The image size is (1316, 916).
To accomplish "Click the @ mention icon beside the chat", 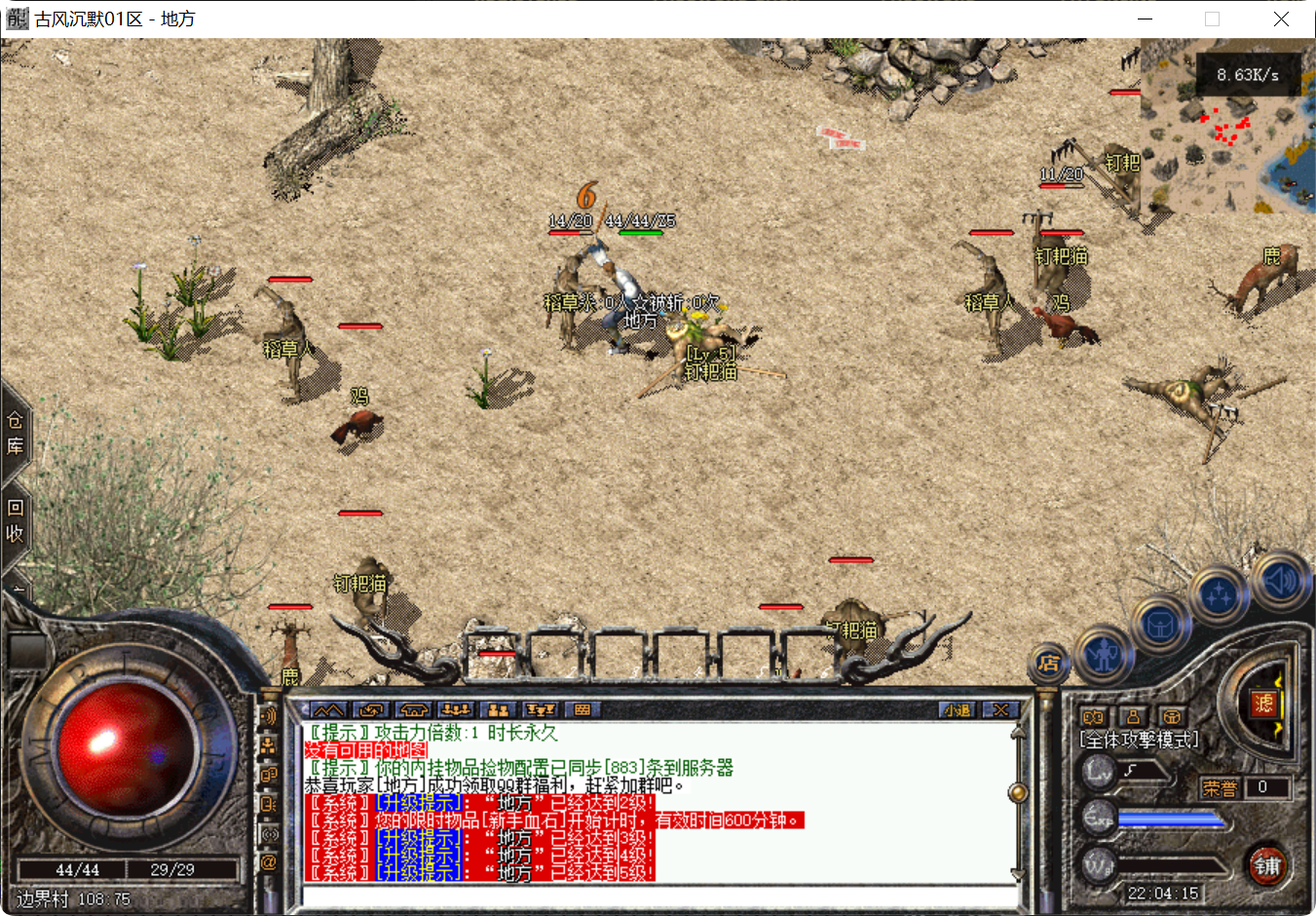I will pos(270,861).
